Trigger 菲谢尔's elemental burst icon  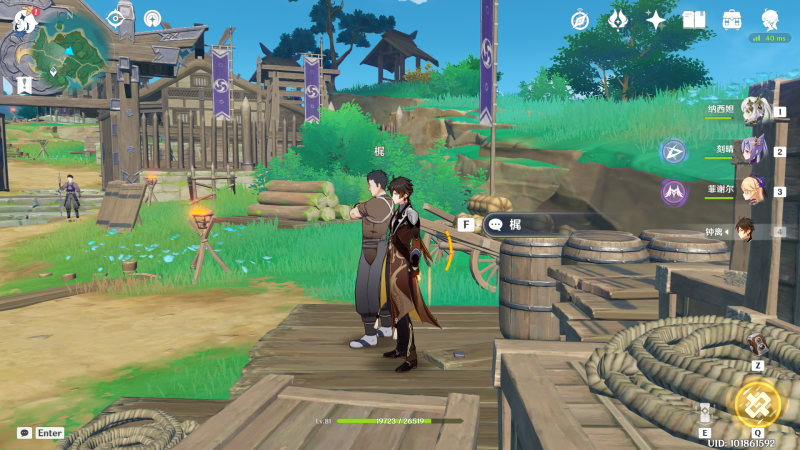(673, 191)
